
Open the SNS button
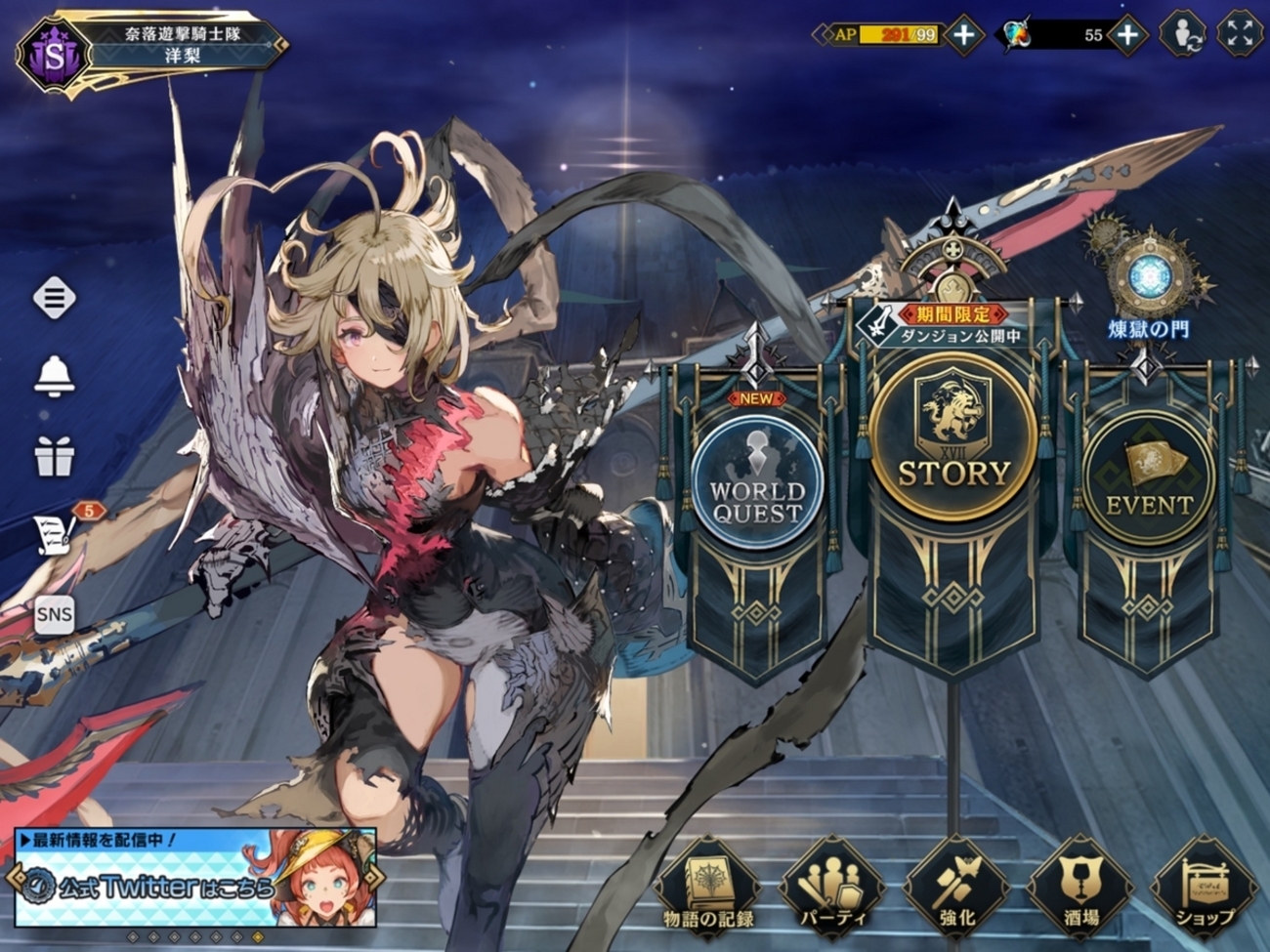pyautogui.click(x=55, y=614)
